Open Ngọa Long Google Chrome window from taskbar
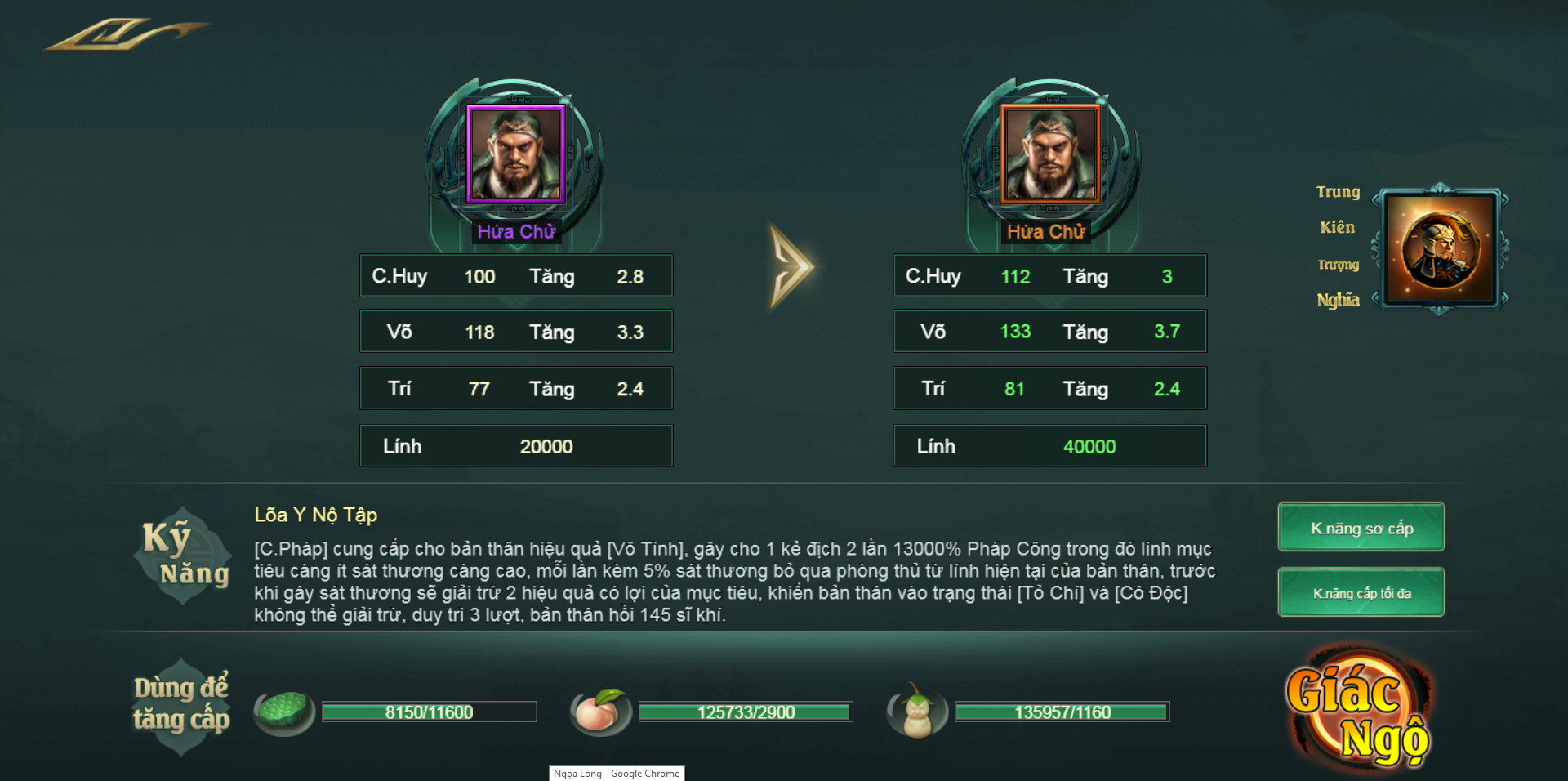Screen dimensions: 1568x781 pos(617,774)
